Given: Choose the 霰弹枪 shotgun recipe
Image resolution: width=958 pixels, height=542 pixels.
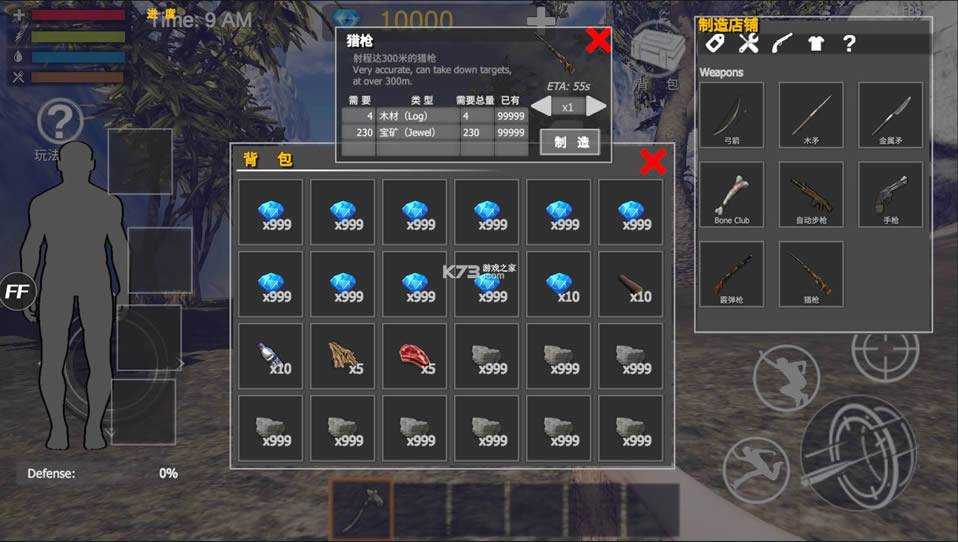Looking at the screenshot, I should pyautogui.click(x=731, y=274).
